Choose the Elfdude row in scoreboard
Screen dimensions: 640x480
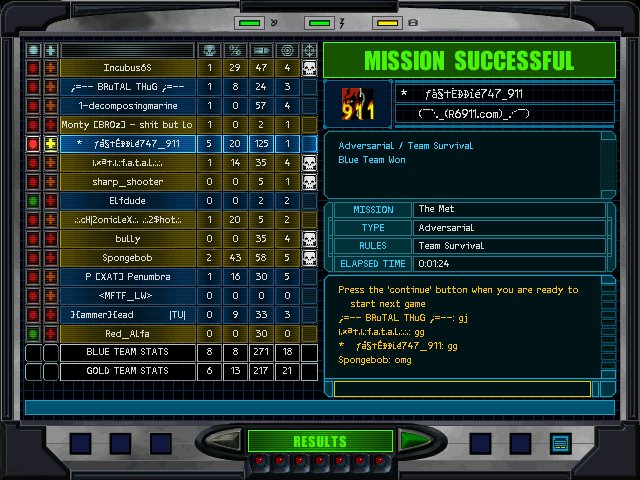tap(127, 200)
